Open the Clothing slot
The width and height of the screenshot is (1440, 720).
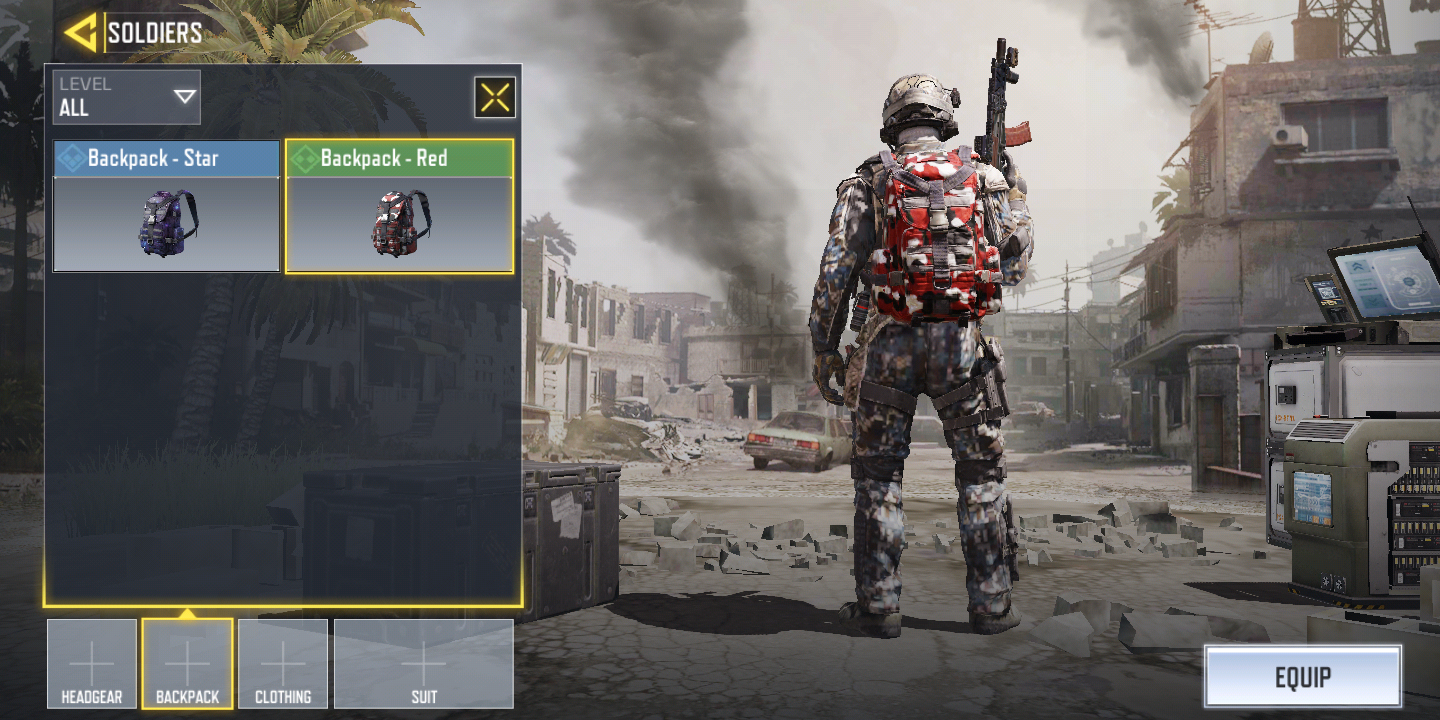click(x=283, y=664)
